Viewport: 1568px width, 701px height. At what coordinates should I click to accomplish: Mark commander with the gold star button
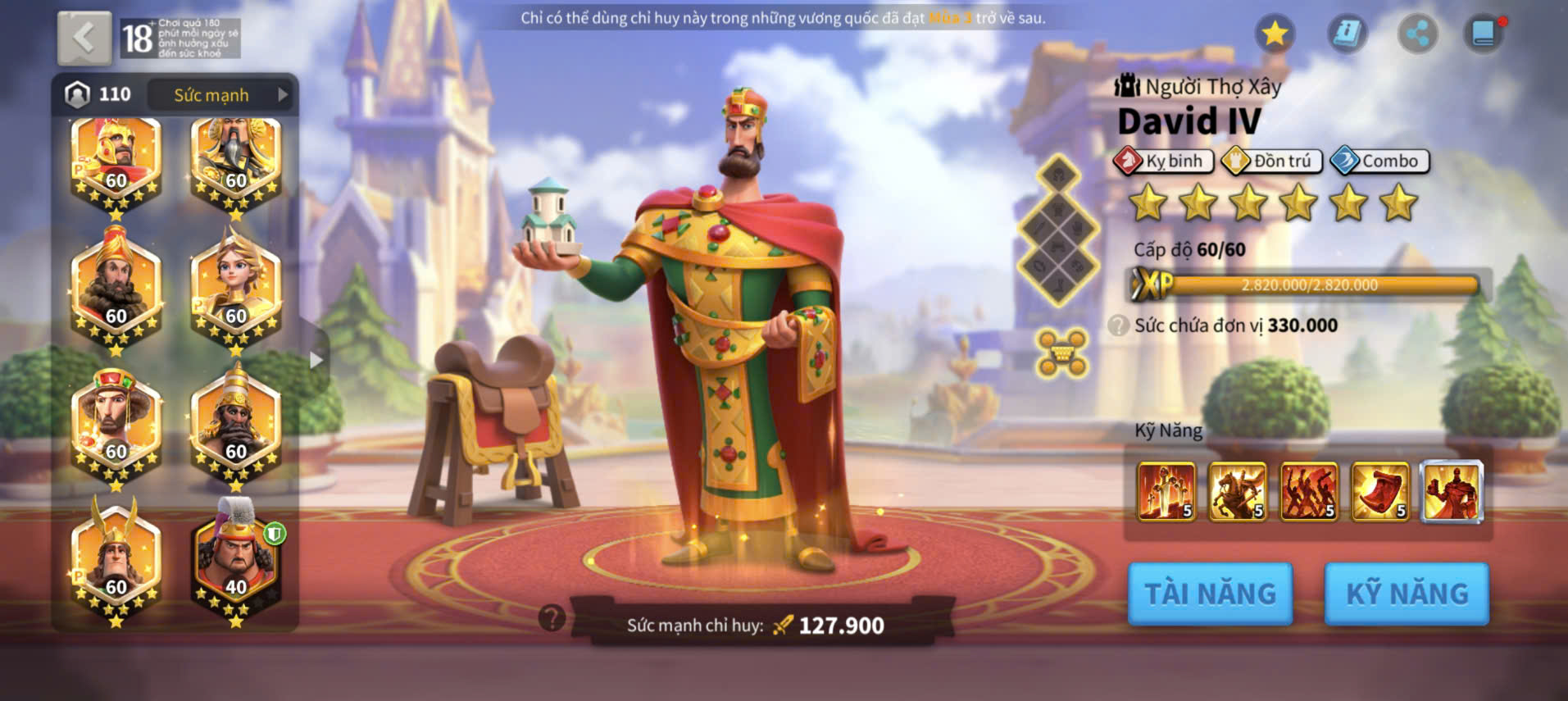point(1275,34)
